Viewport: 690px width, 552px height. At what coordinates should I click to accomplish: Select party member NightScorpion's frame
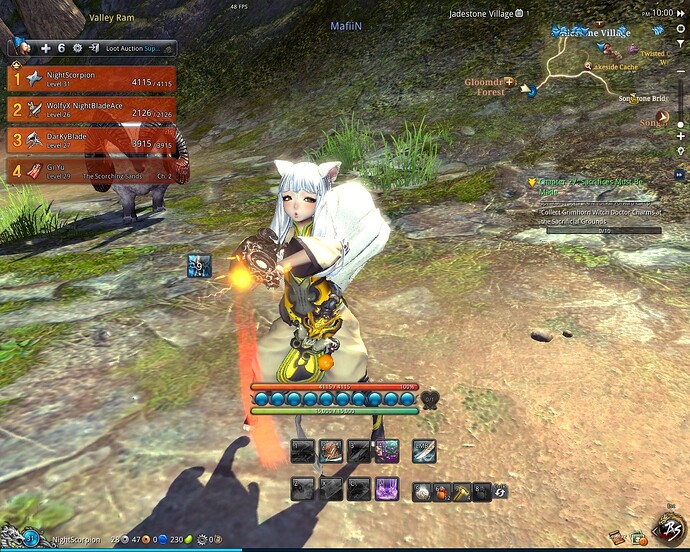click(92, 79)
